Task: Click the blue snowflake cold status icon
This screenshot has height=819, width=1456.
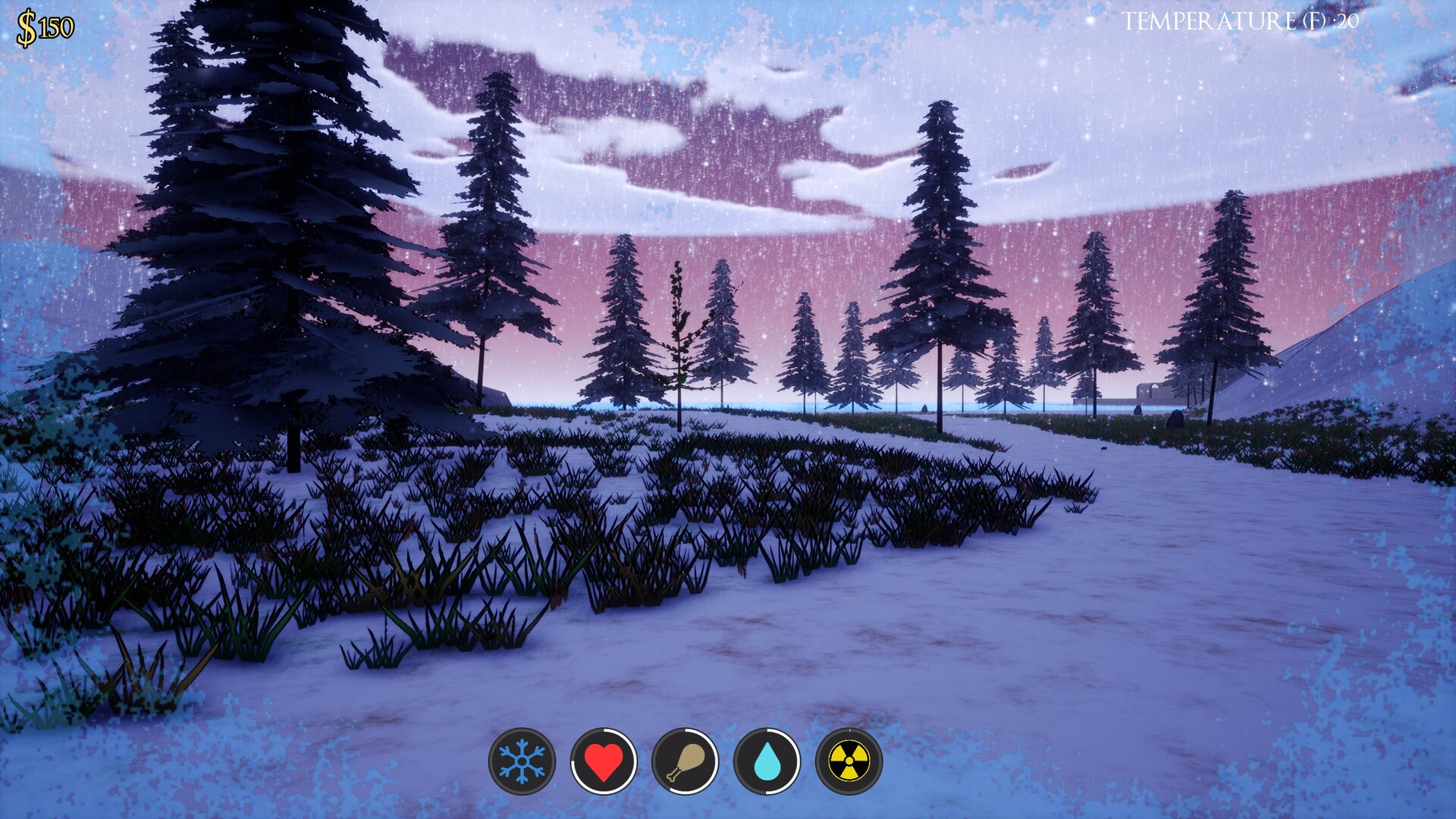Action: (x=522, y=761)
